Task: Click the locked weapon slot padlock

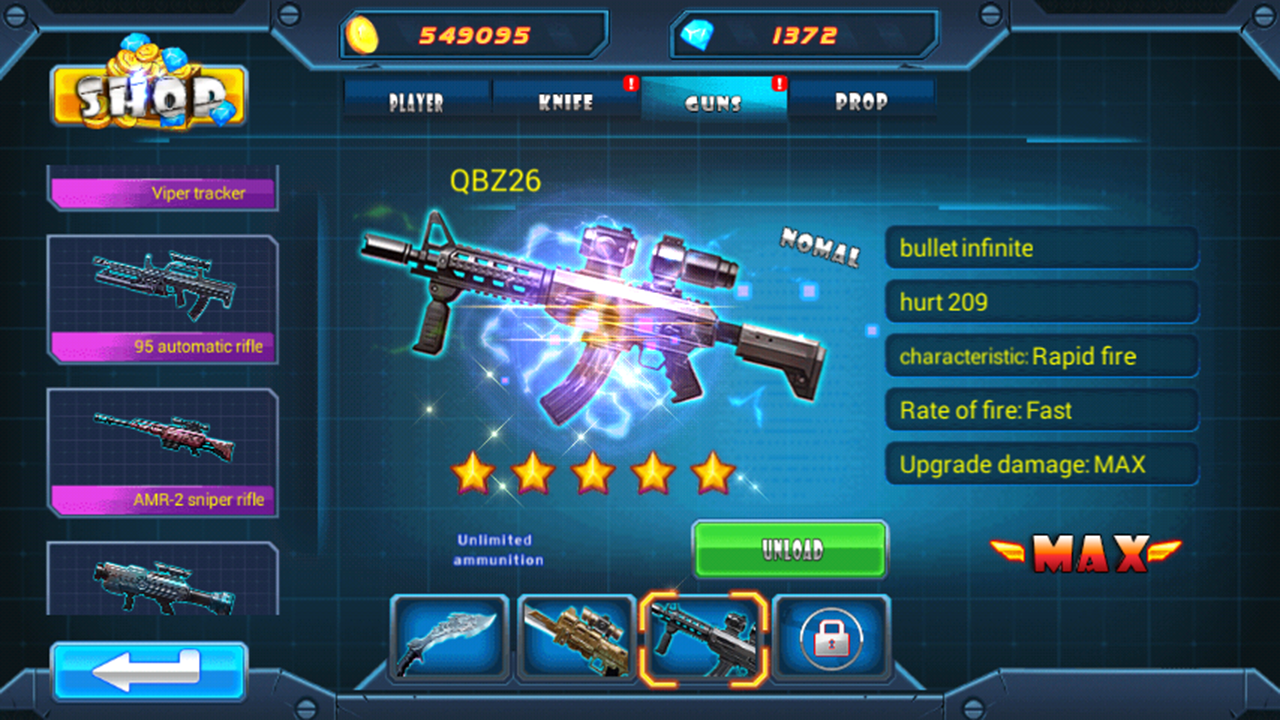Action: [x=830, y=637]
